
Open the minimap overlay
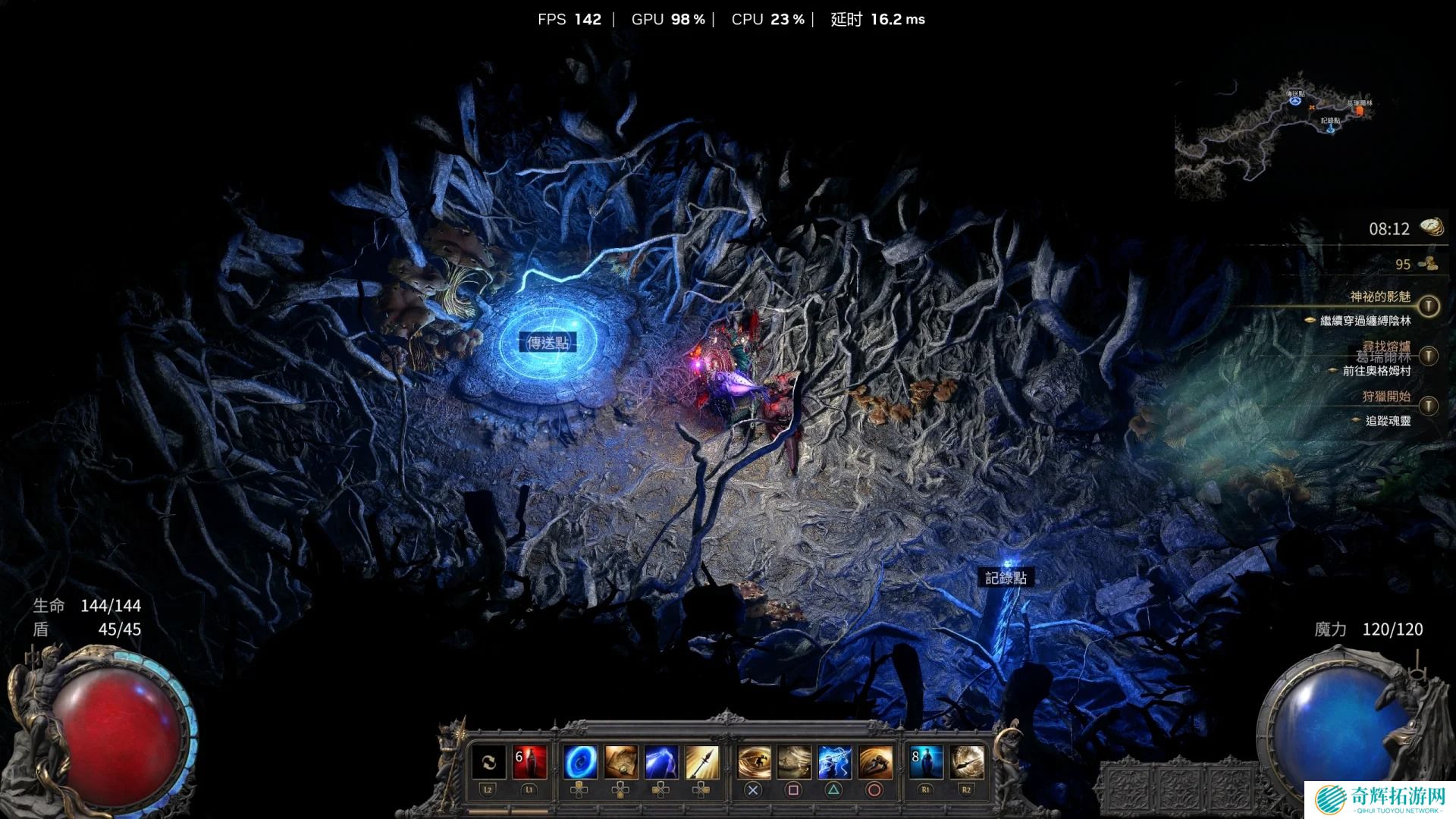click(1274, 140)
